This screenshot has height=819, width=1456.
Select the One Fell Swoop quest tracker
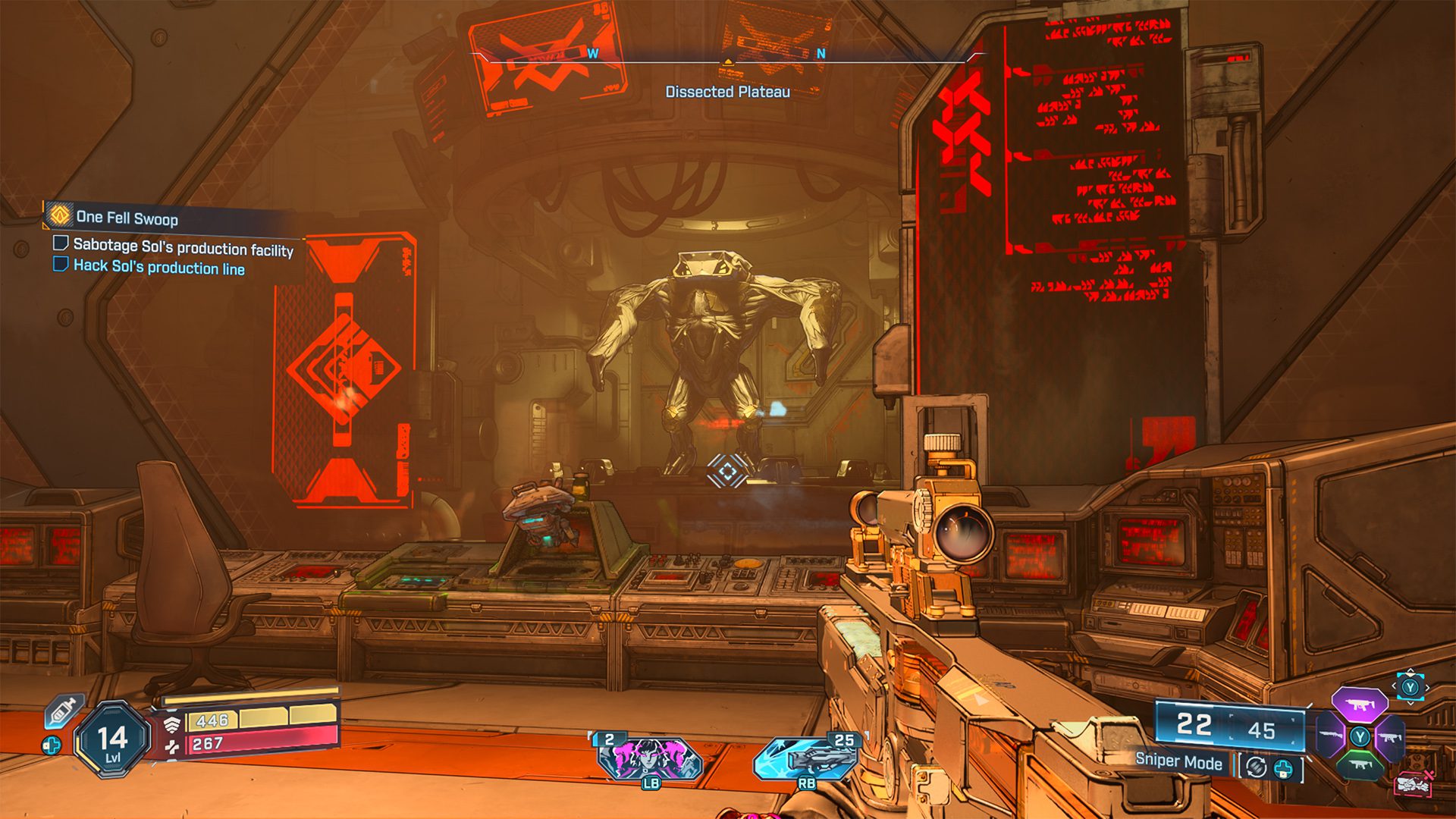tap(126, 218)
